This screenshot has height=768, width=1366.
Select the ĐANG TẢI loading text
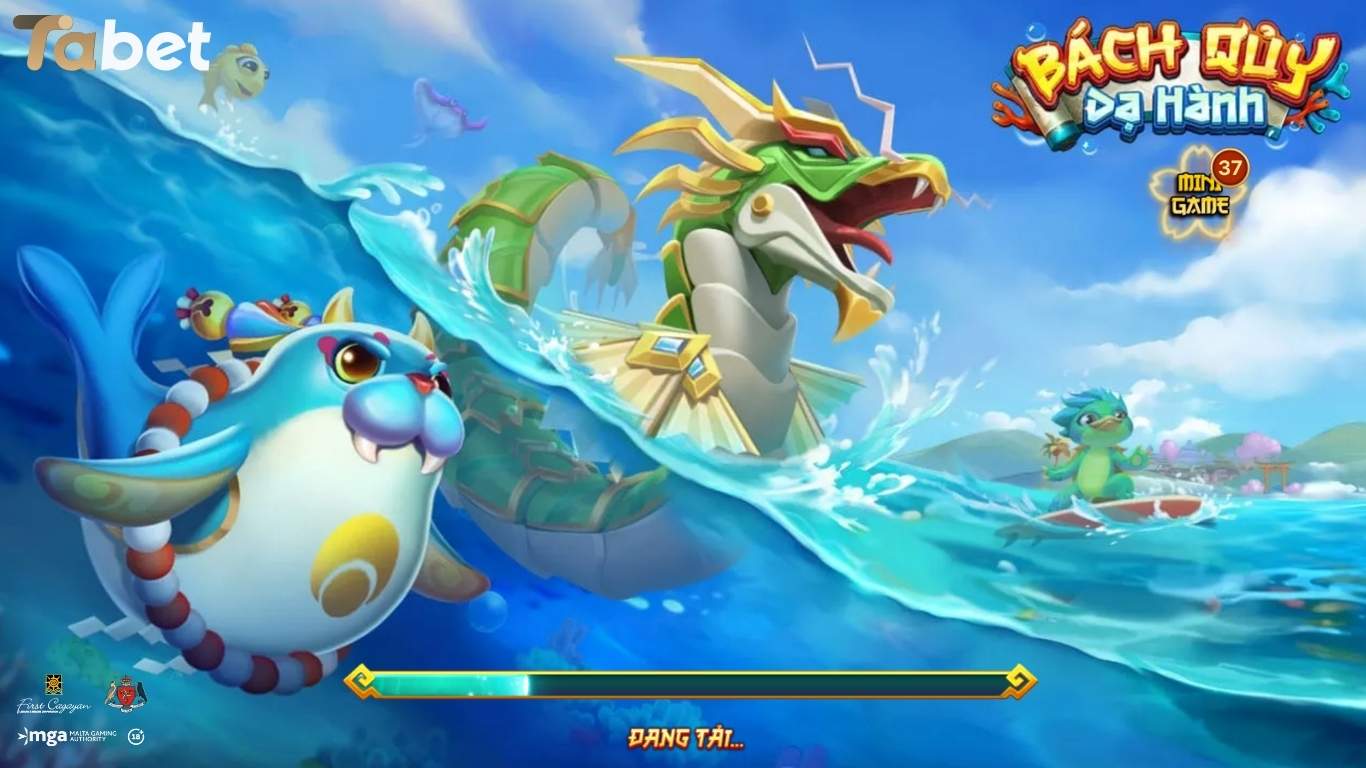point(683,737)
